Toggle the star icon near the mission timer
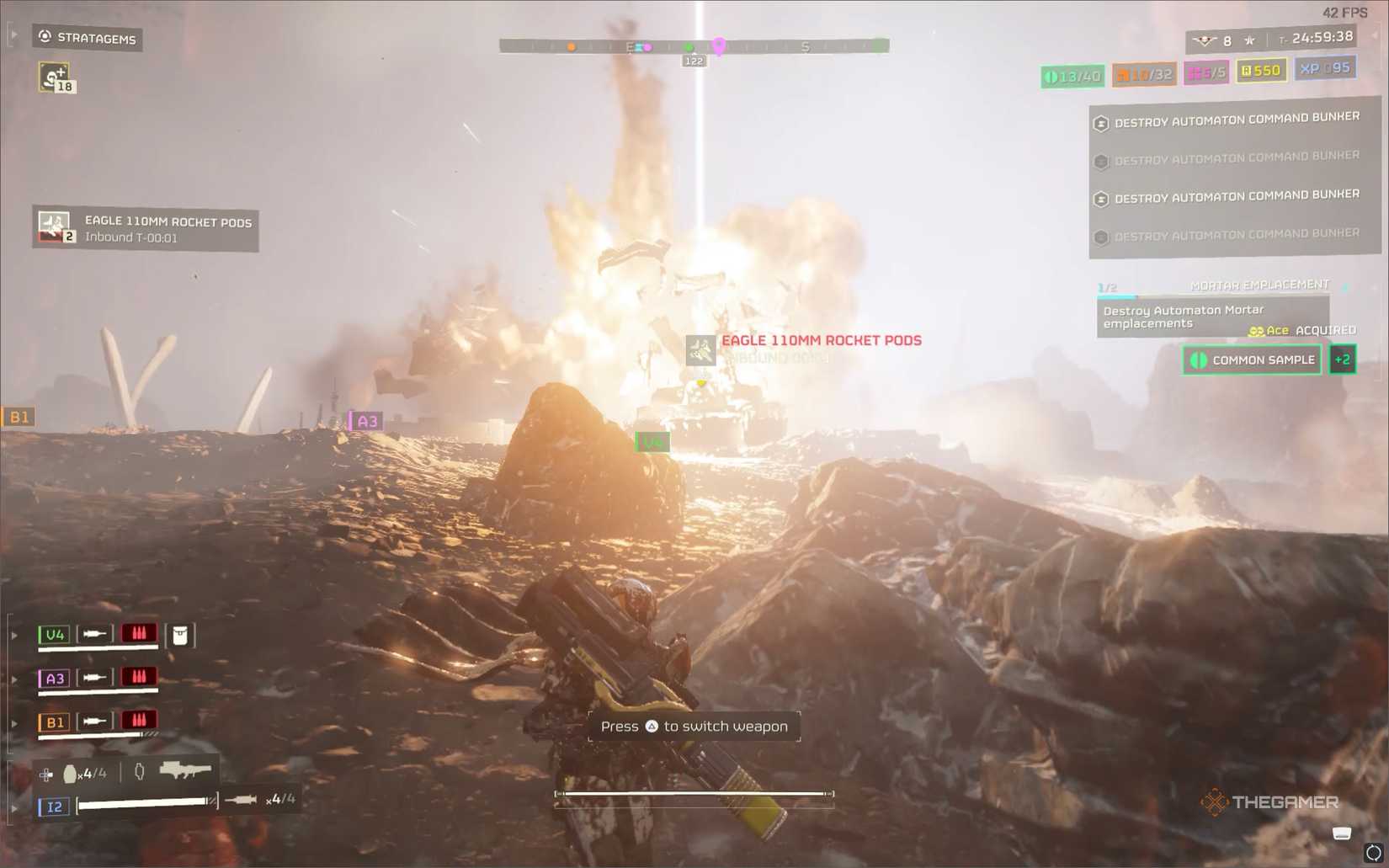 1249,40
